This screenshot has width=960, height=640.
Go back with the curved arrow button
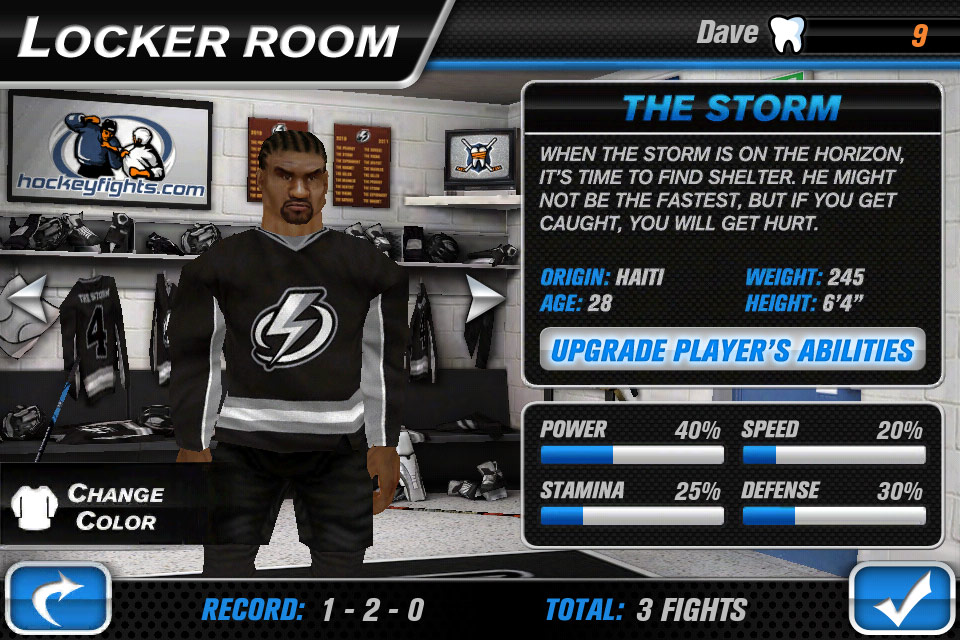point(58,600)
